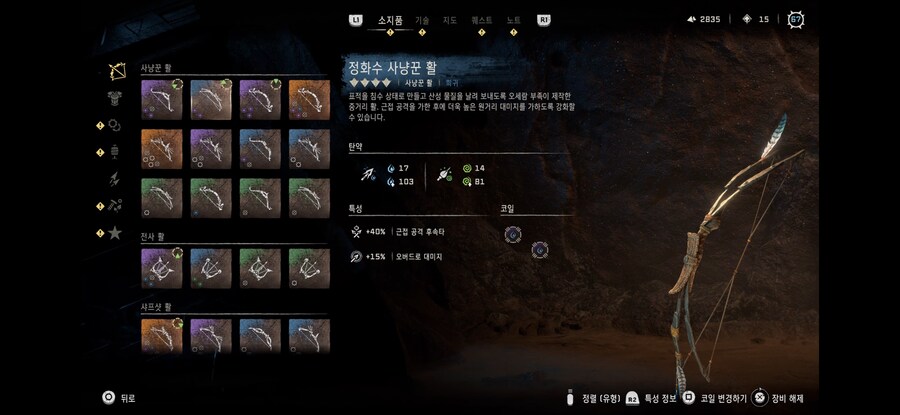Open the star-shaped category icon

click(x=116, y=233)
